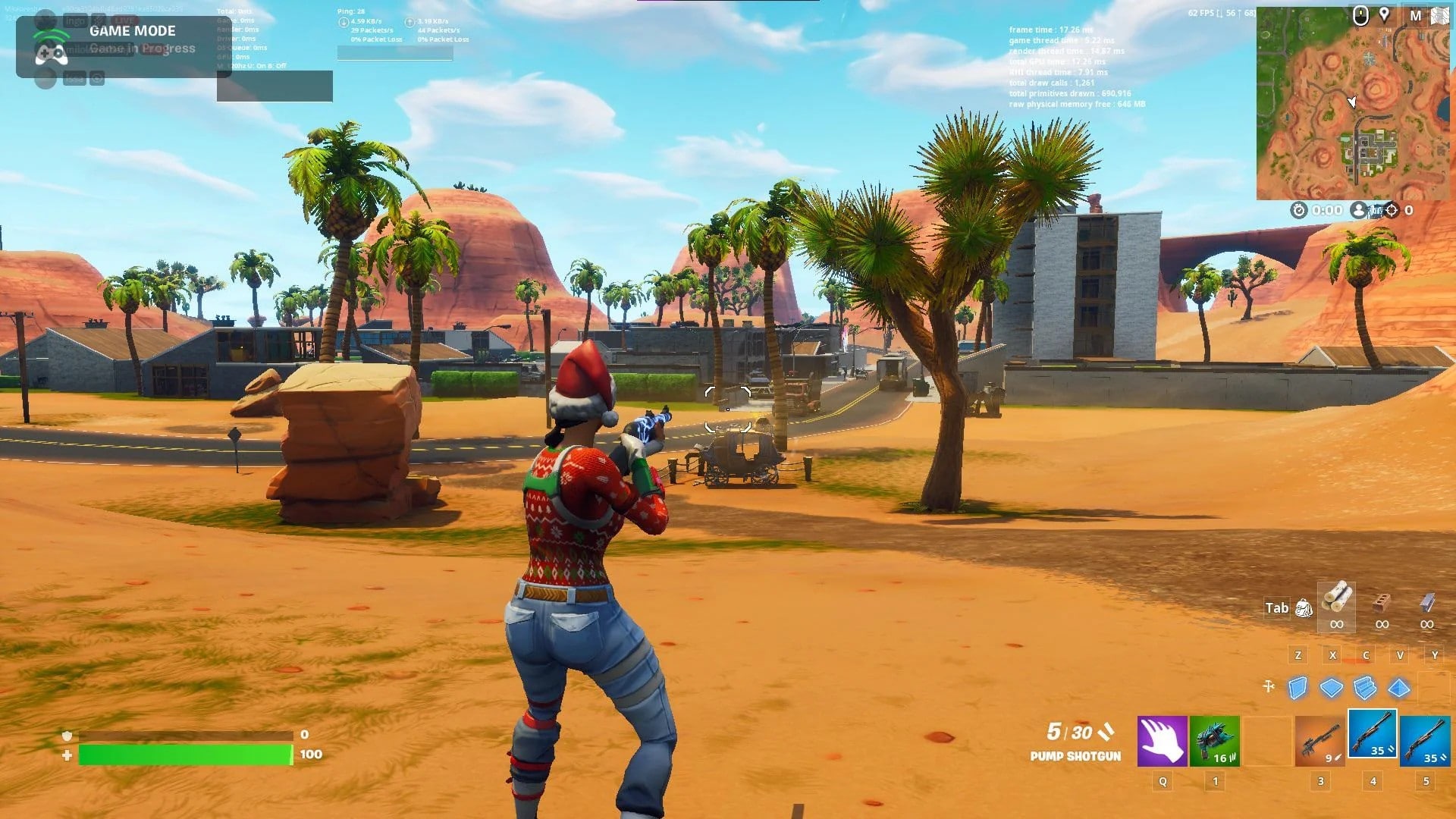Click the Game in Progress entry

pyautogui.click(x=141, y=49)
